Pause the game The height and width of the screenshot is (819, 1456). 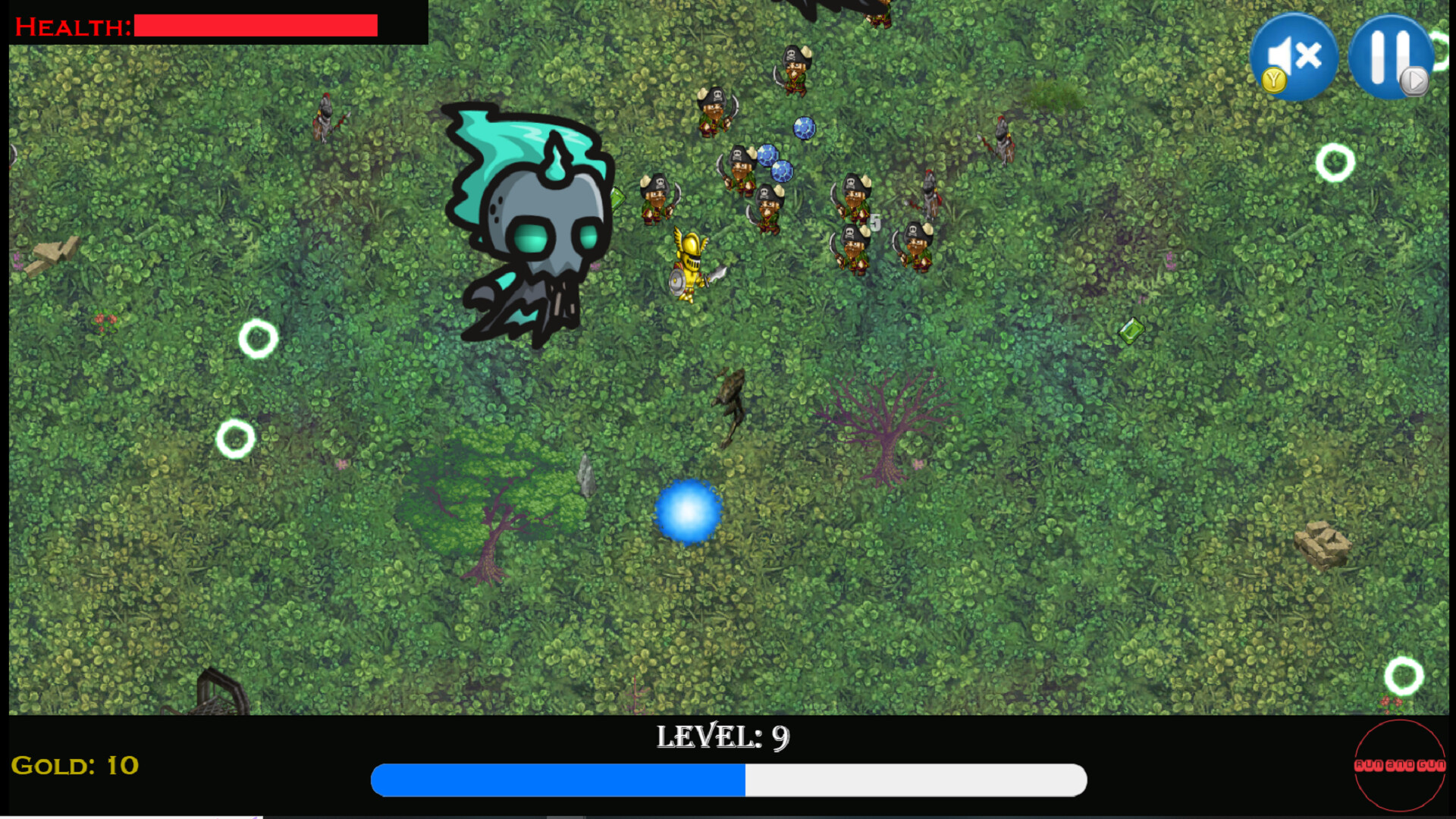coord(1389,57)
